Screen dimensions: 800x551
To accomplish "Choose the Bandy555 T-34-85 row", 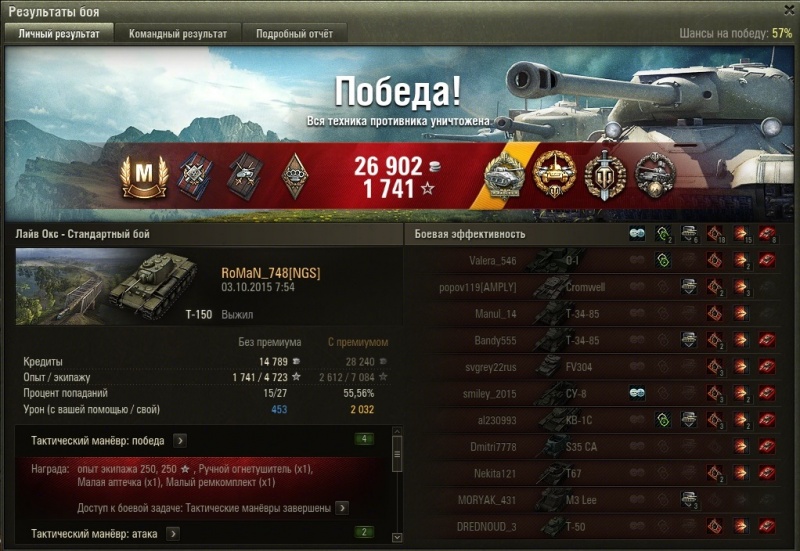I will [600, 340].
